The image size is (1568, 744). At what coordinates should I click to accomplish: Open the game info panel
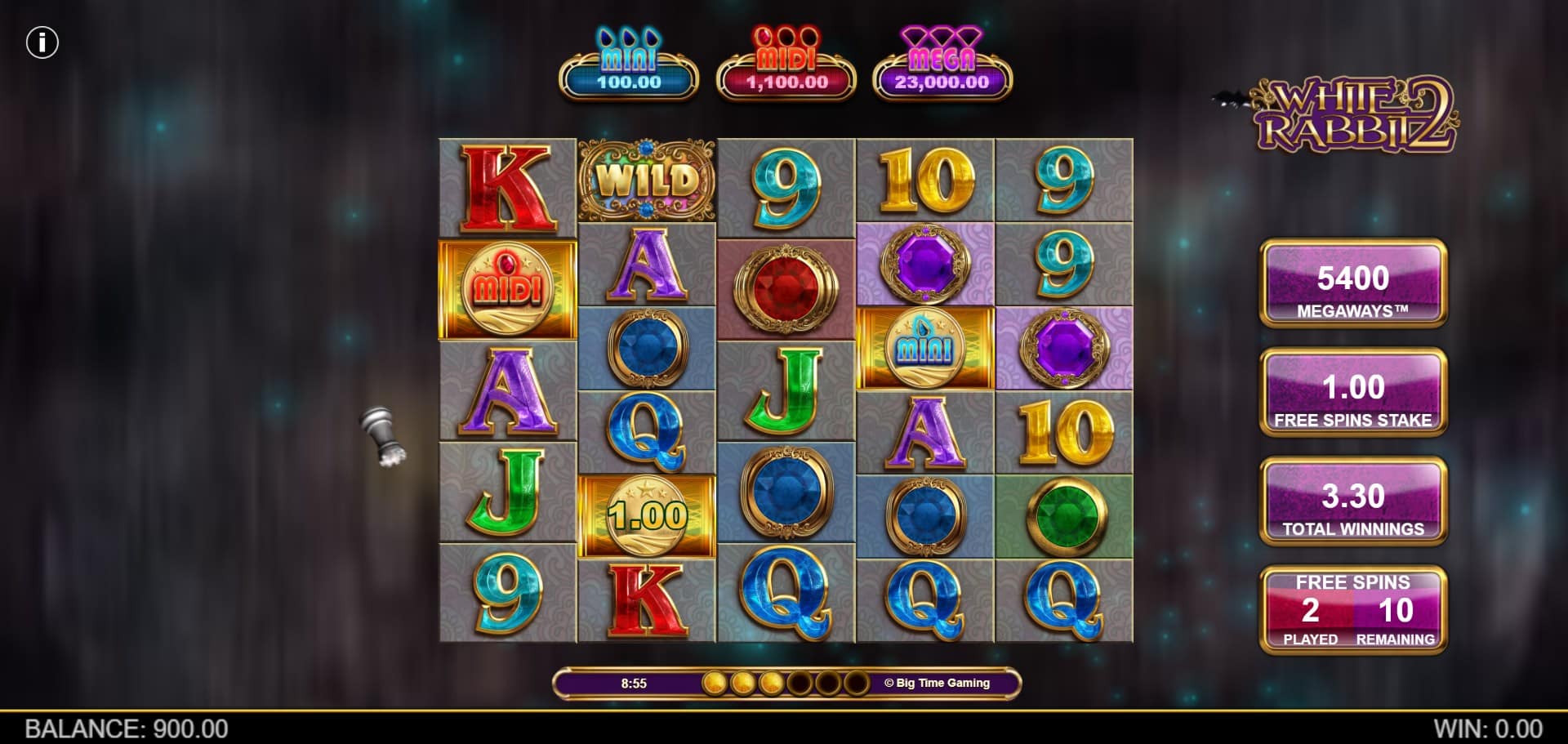click(42, 42)
